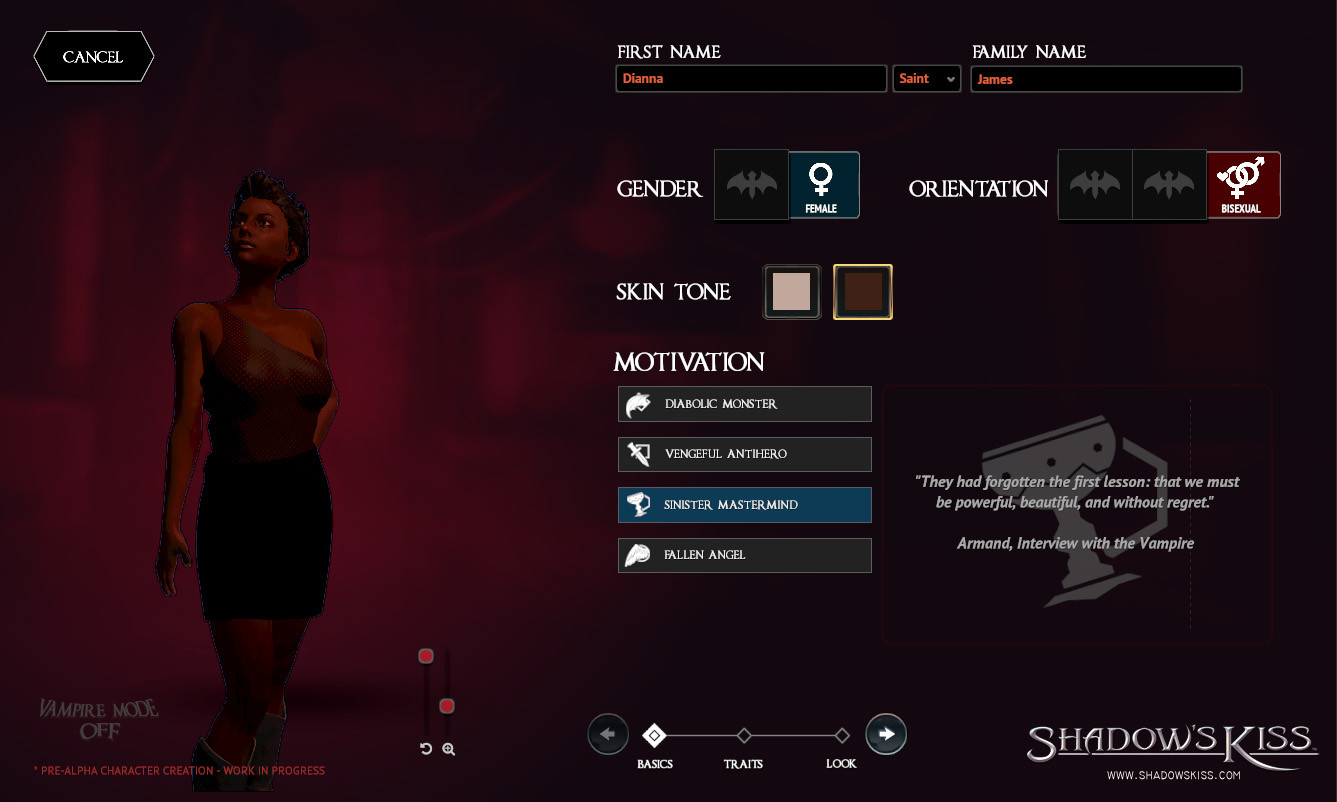Click the Fallen Angel wing icon
1337x802 pixels.
(x=637, y=555)
